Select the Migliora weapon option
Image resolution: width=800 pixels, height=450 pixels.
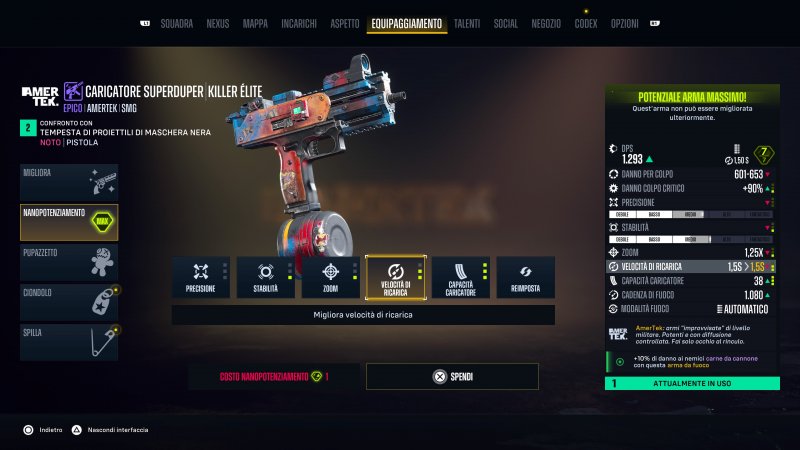(x=69, y=182)
